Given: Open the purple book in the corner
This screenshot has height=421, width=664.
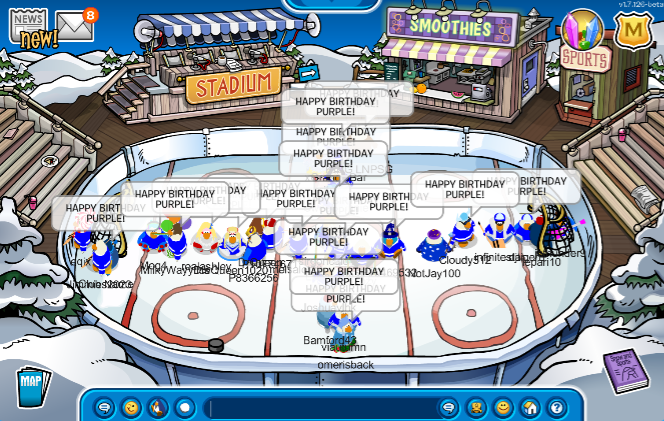Looking at the screenshot, I should [626, 374].
